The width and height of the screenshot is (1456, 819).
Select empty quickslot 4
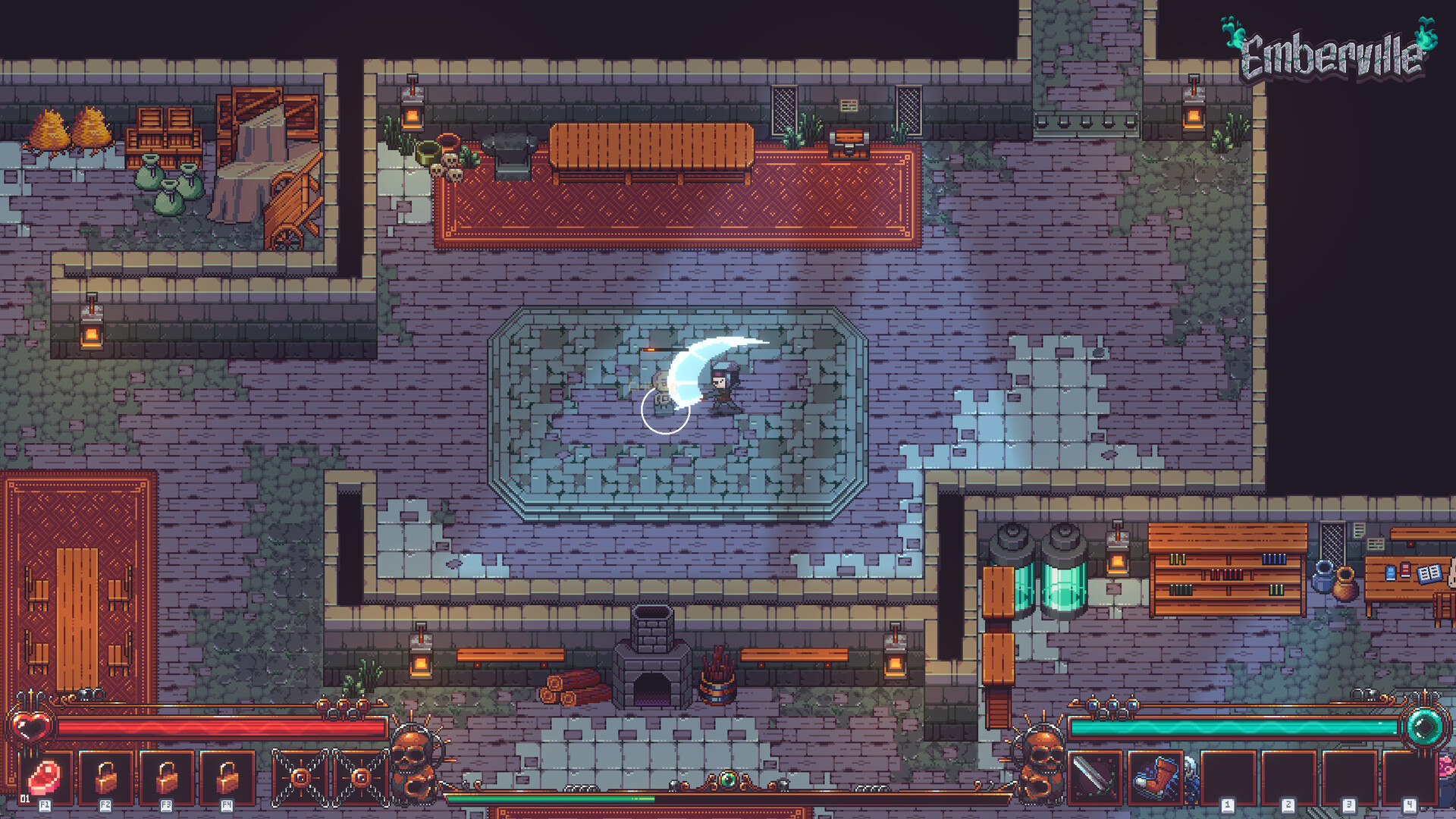[1409, 777]
